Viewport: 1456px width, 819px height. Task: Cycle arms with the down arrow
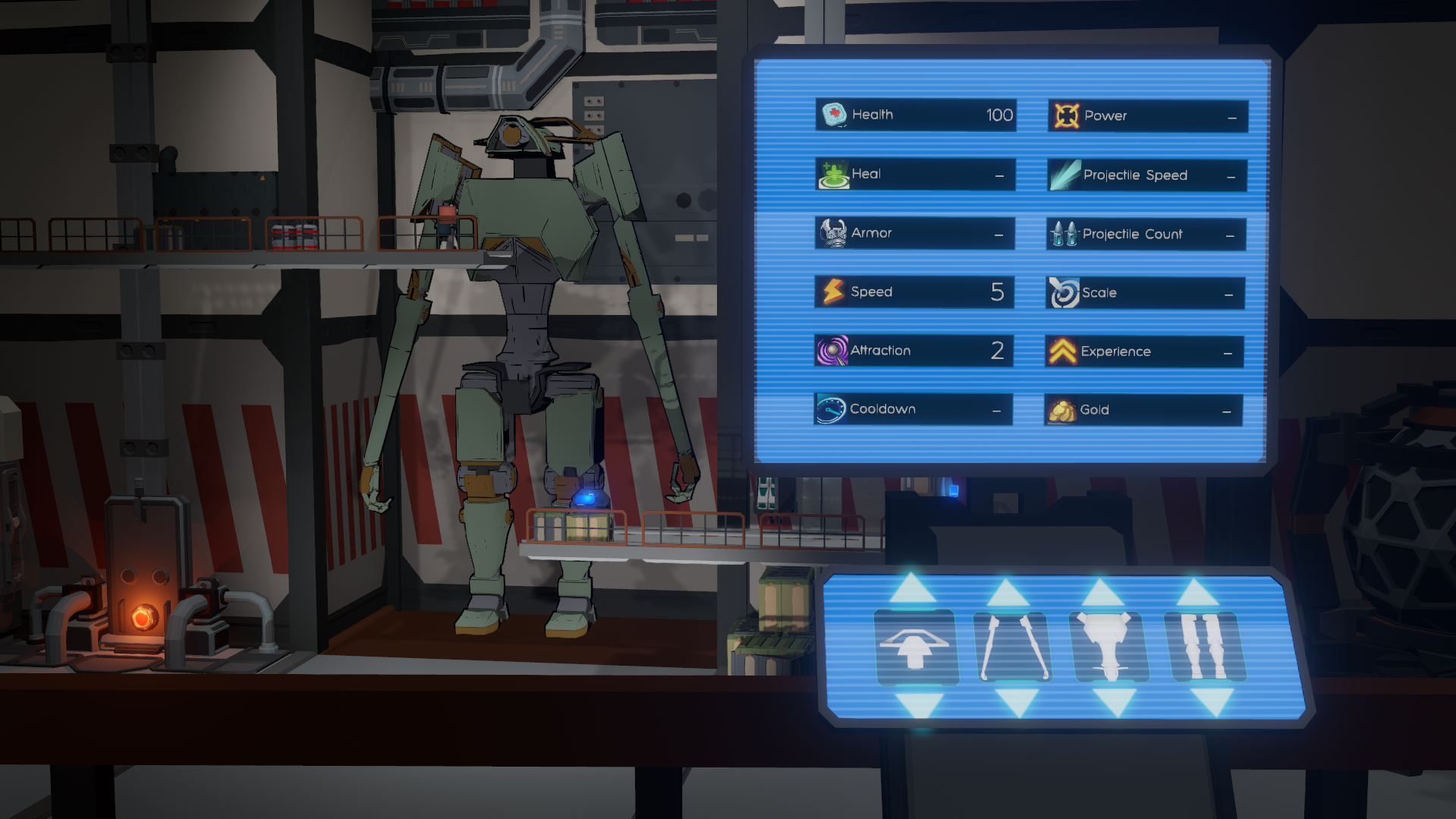[1017, 702]
